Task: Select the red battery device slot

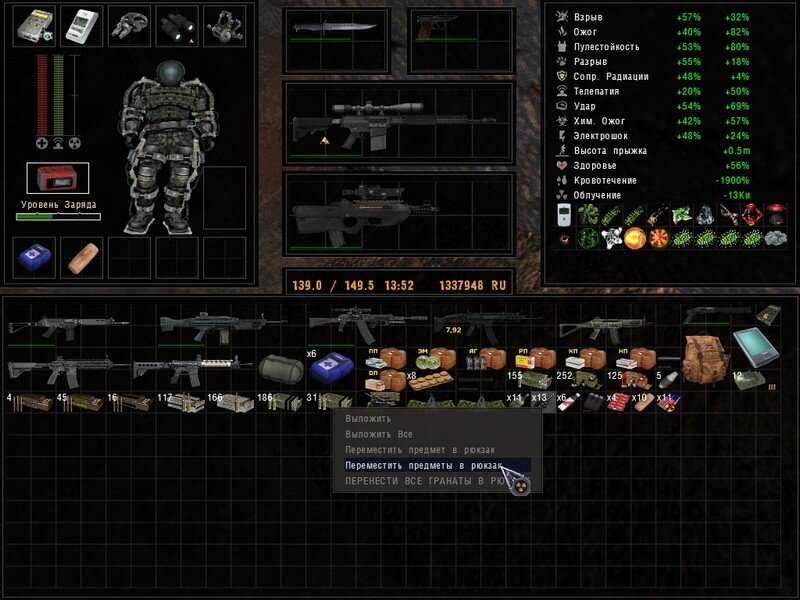Action: coord(58,178)
